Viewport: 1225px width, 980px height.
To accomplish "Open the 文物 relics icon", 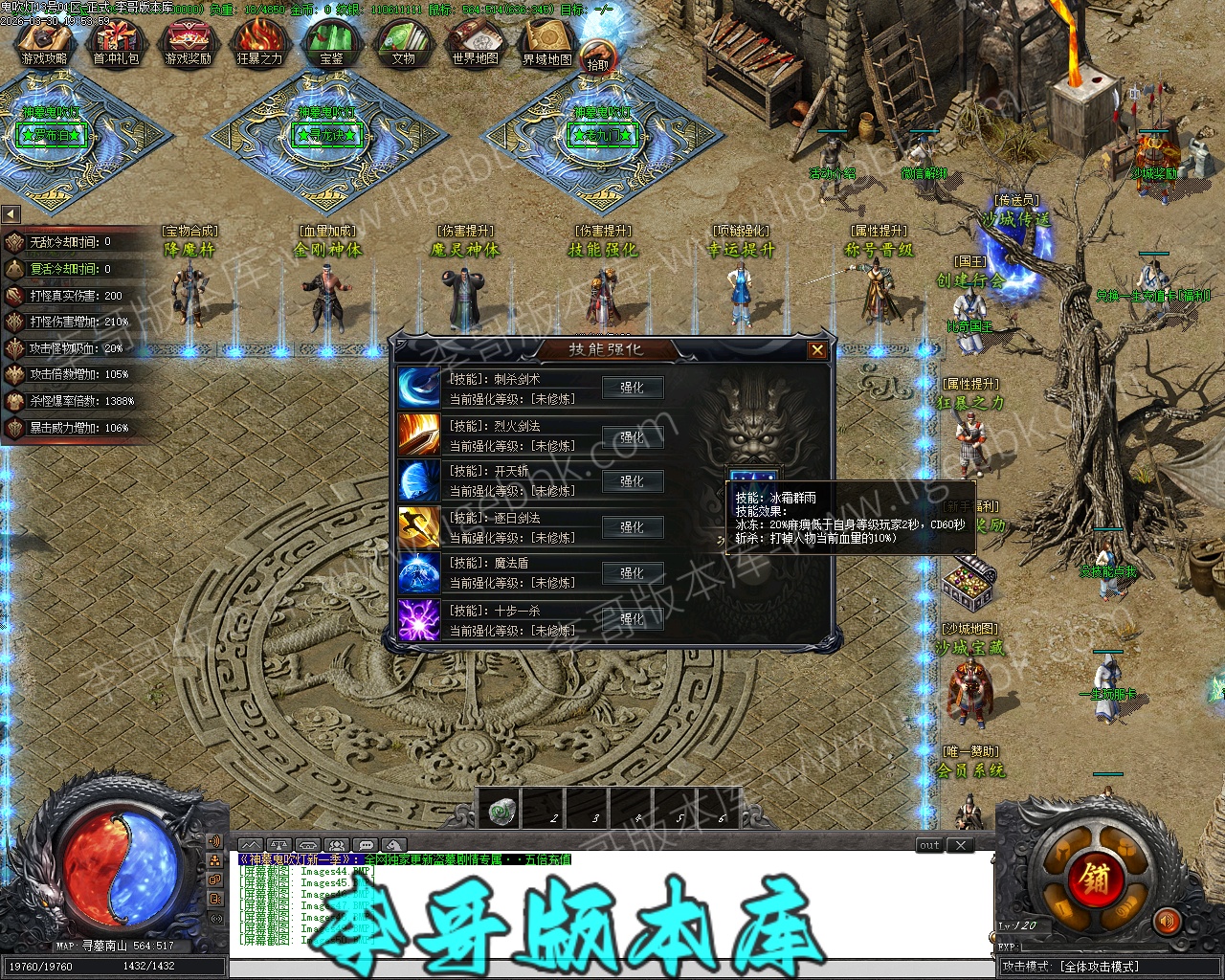I will coord(403,44).
